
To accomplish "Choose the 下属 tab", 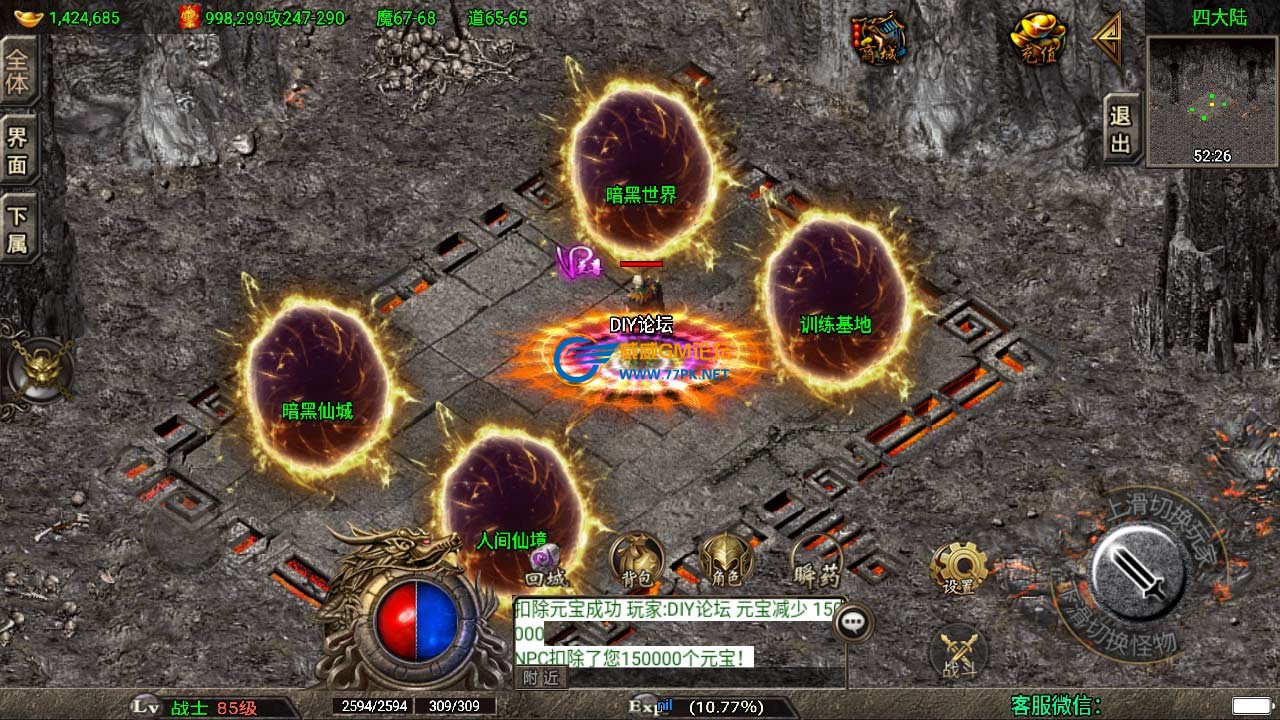I will [x=18, y=229].
